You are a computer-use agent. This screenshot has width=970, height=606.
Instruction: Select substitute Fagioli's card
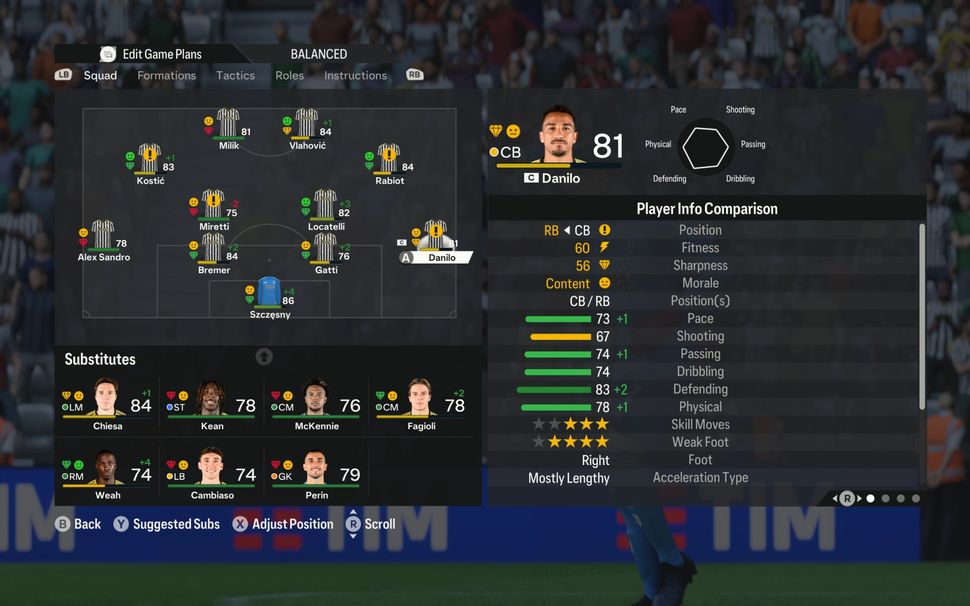(x=421, y=404)
